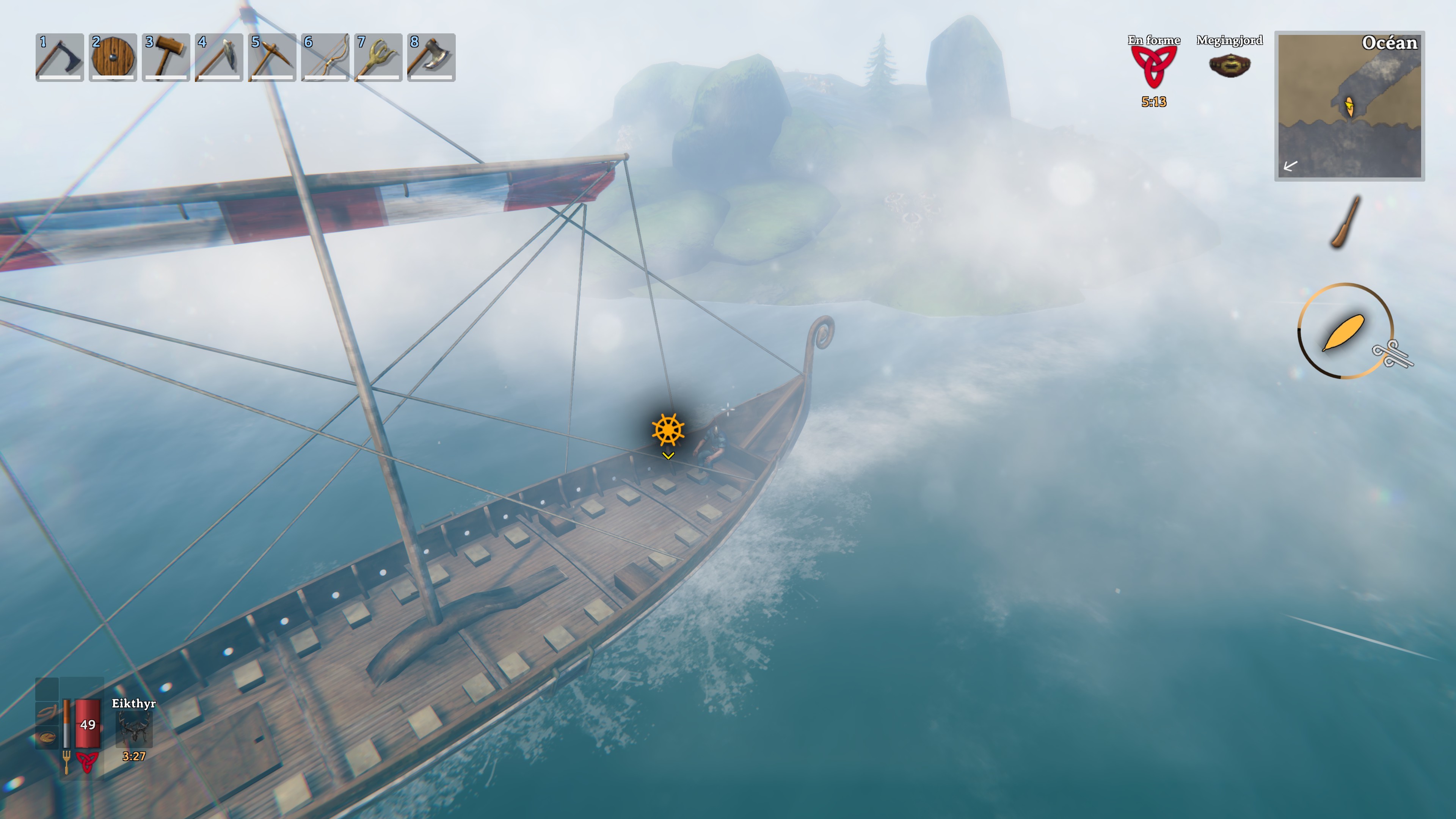This screenshot has height=819, width=1456.
Task: Equip the wood shield in slot 2
Action: click(113, 57)
